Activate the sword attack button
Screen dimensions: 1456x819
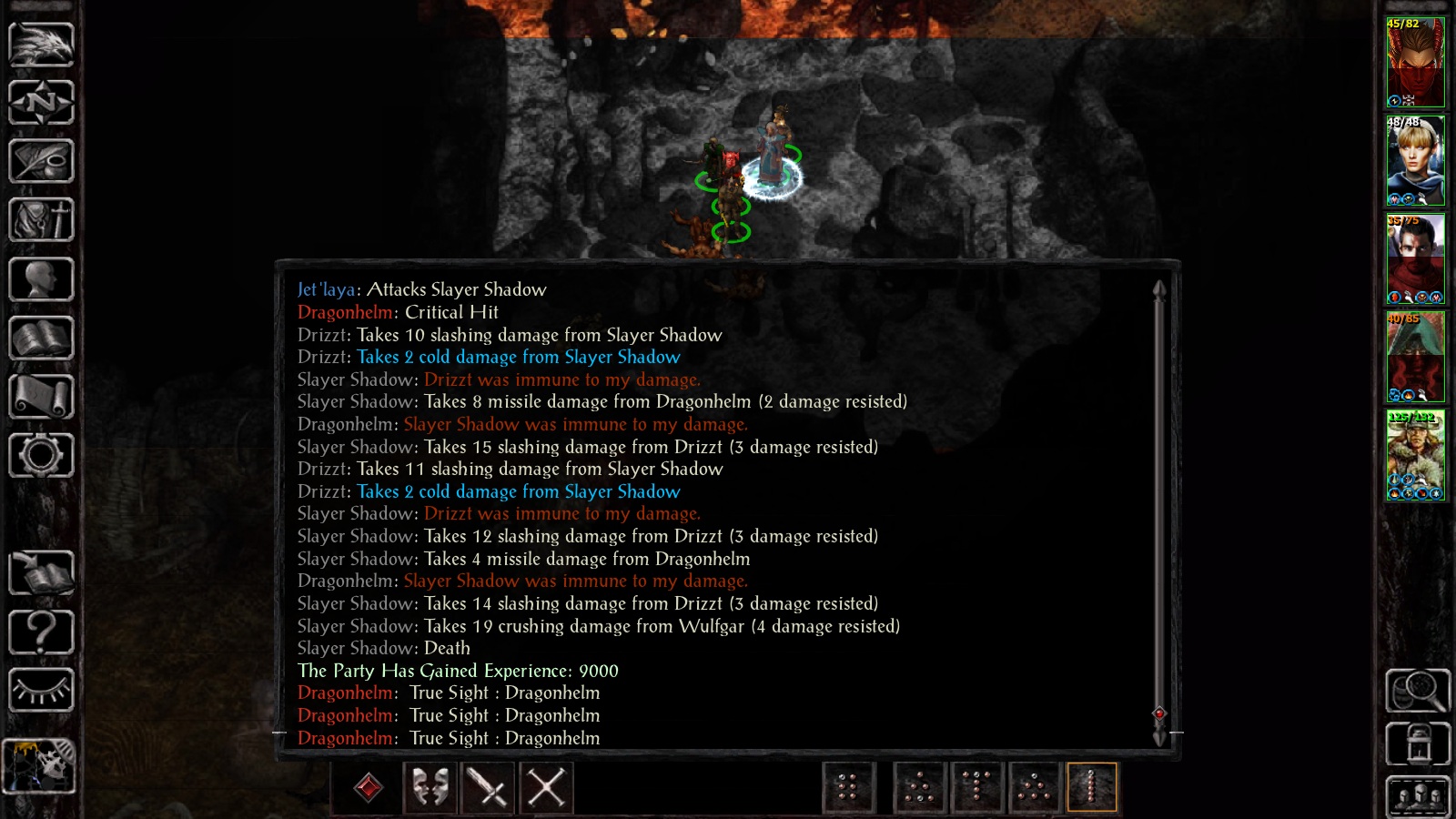pyautogui.click(x=488, y=787)
